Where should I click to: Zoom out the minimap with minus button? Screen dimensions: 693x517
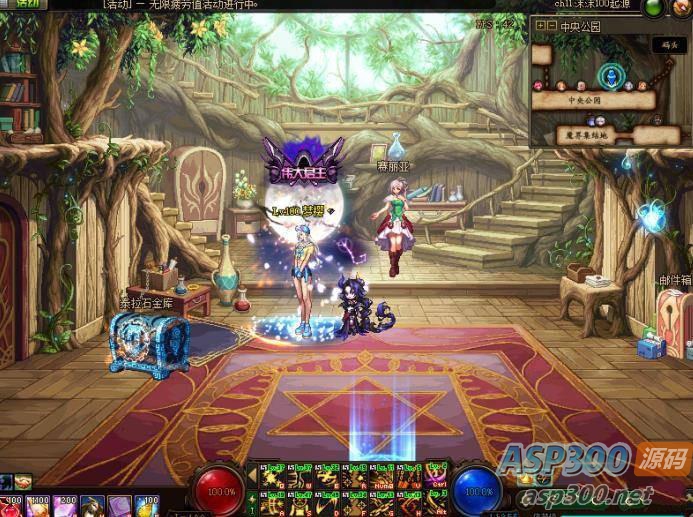click(551, 25)
